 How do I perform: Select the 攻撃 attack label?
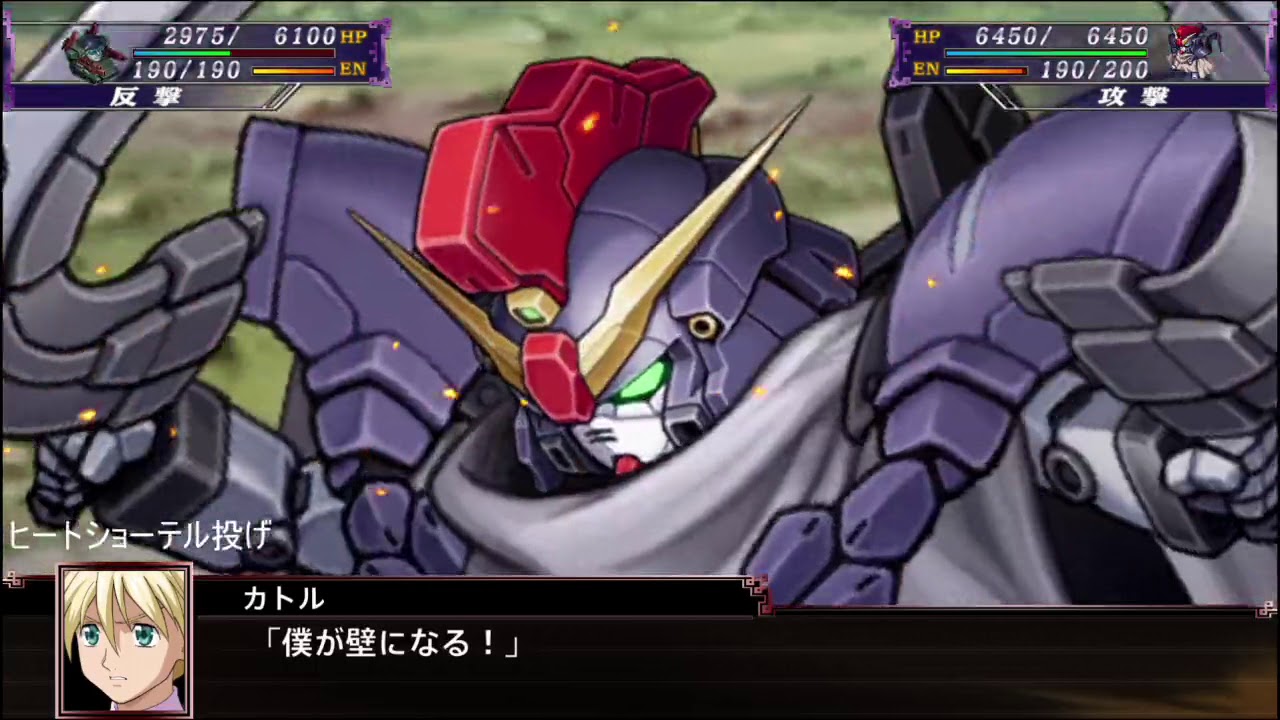point(1136,98)
